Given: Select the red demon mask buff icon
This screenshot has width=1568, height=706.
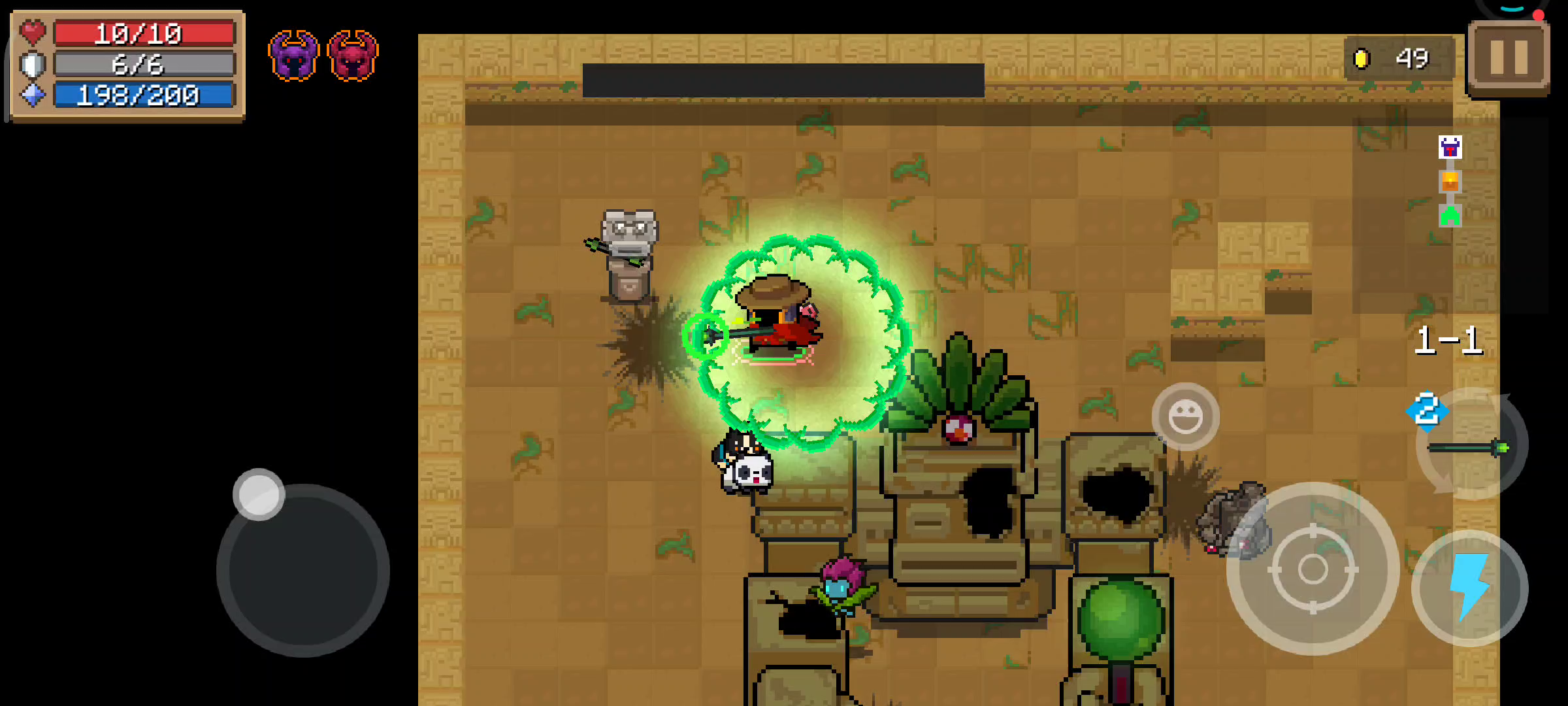Looking at the screenshot, I should coord(353,56).
